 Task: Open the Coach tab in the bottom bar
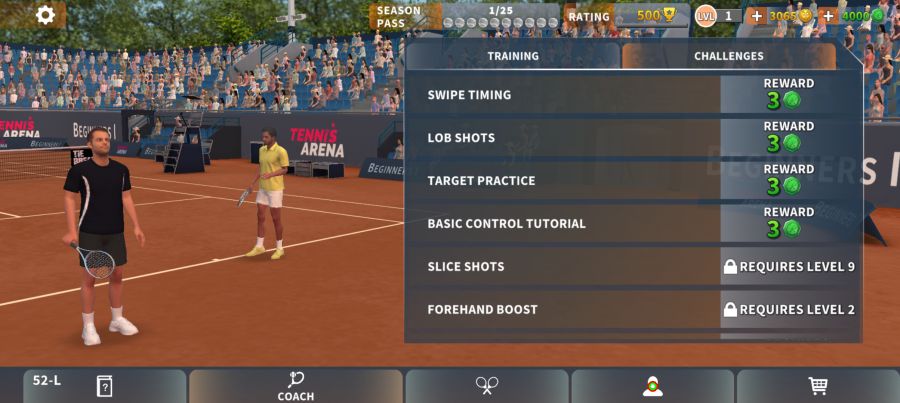point(295,386)
